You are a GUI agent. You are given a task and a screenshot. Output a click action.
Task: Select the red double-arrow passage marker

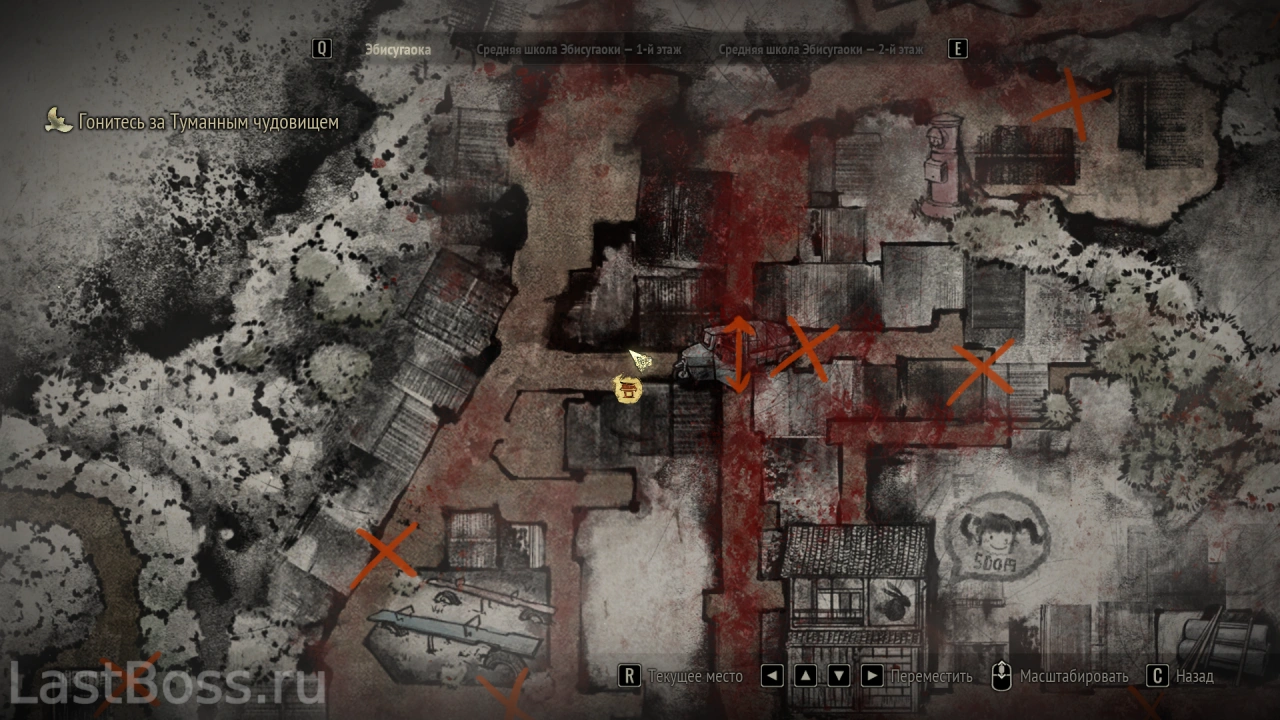(739, 355)
